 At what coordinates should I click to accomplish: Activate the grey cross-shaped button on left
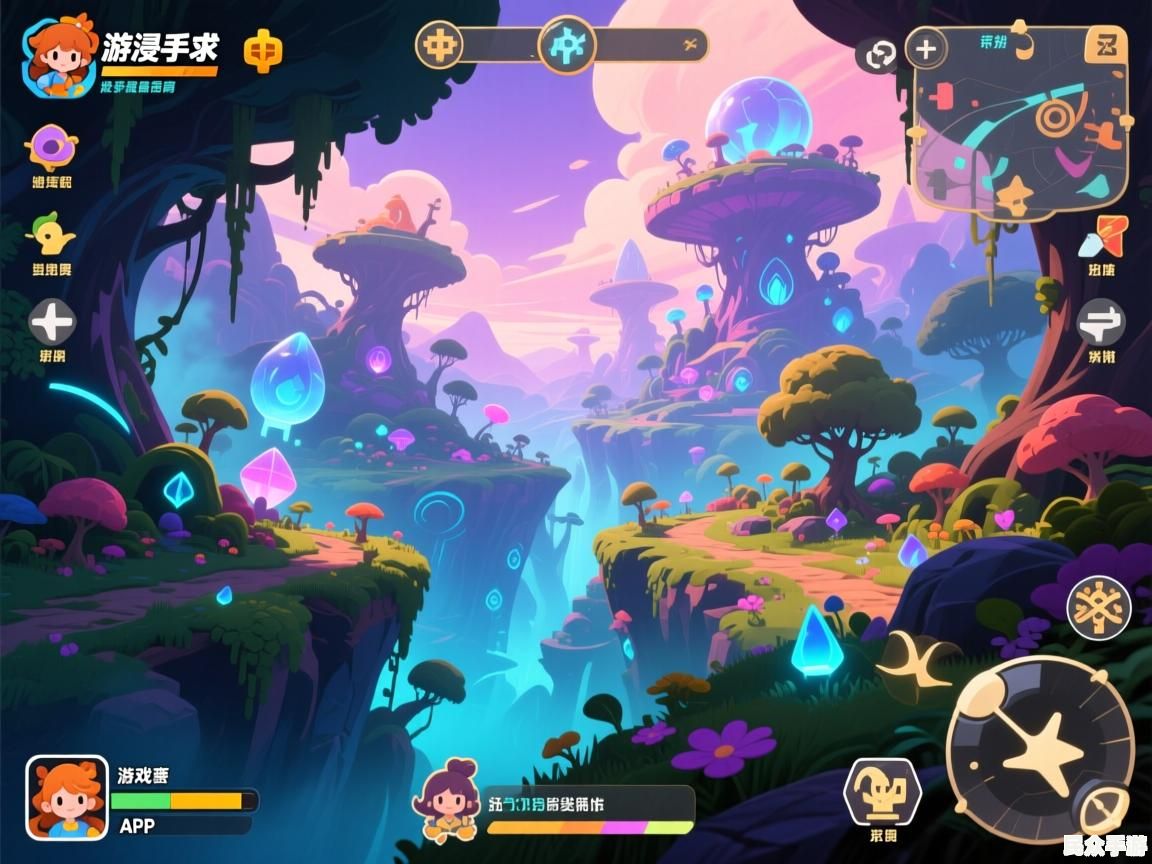[x=52, y=322]
